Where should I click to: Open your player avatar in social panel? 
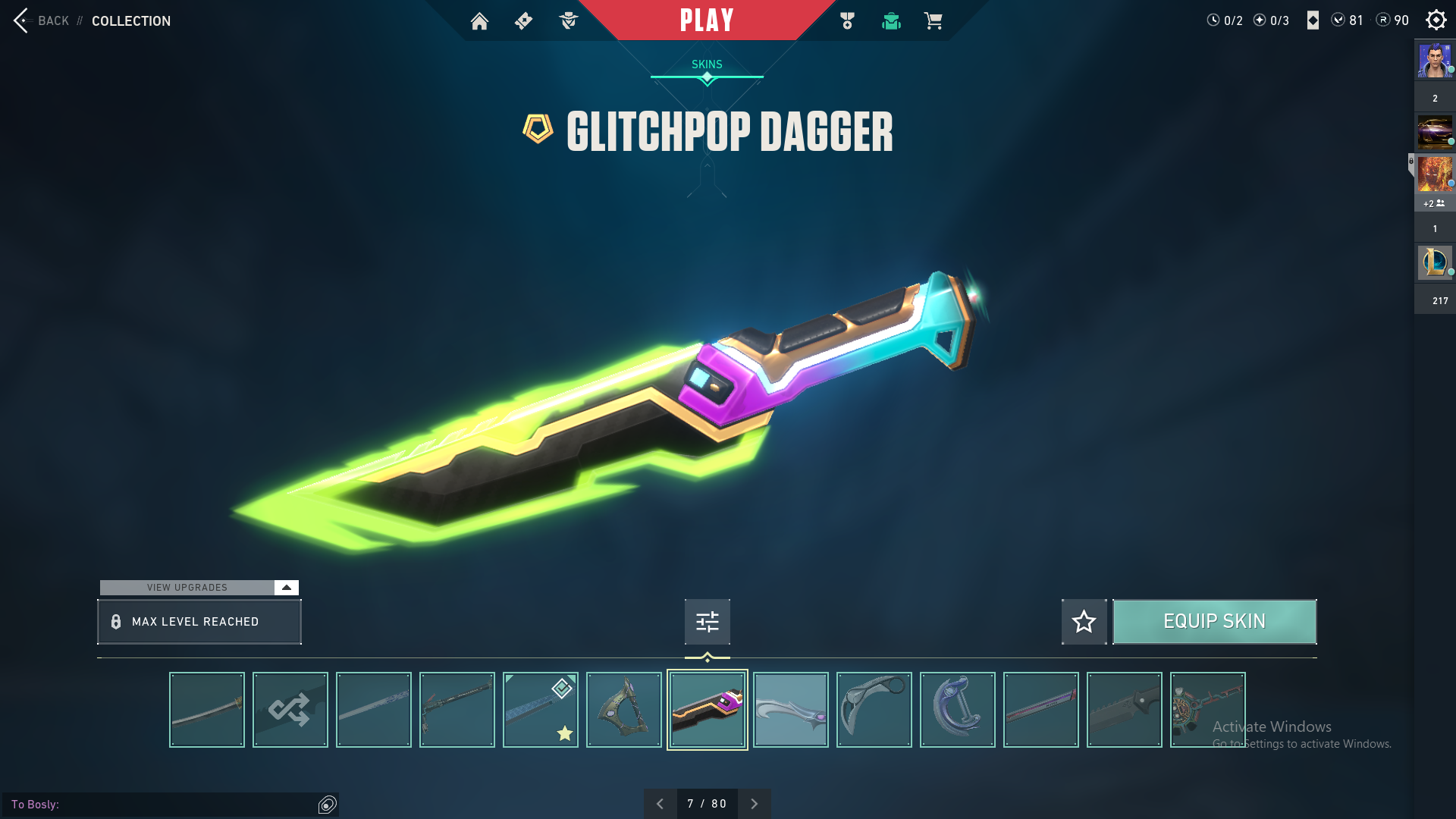pos(1435,61)
